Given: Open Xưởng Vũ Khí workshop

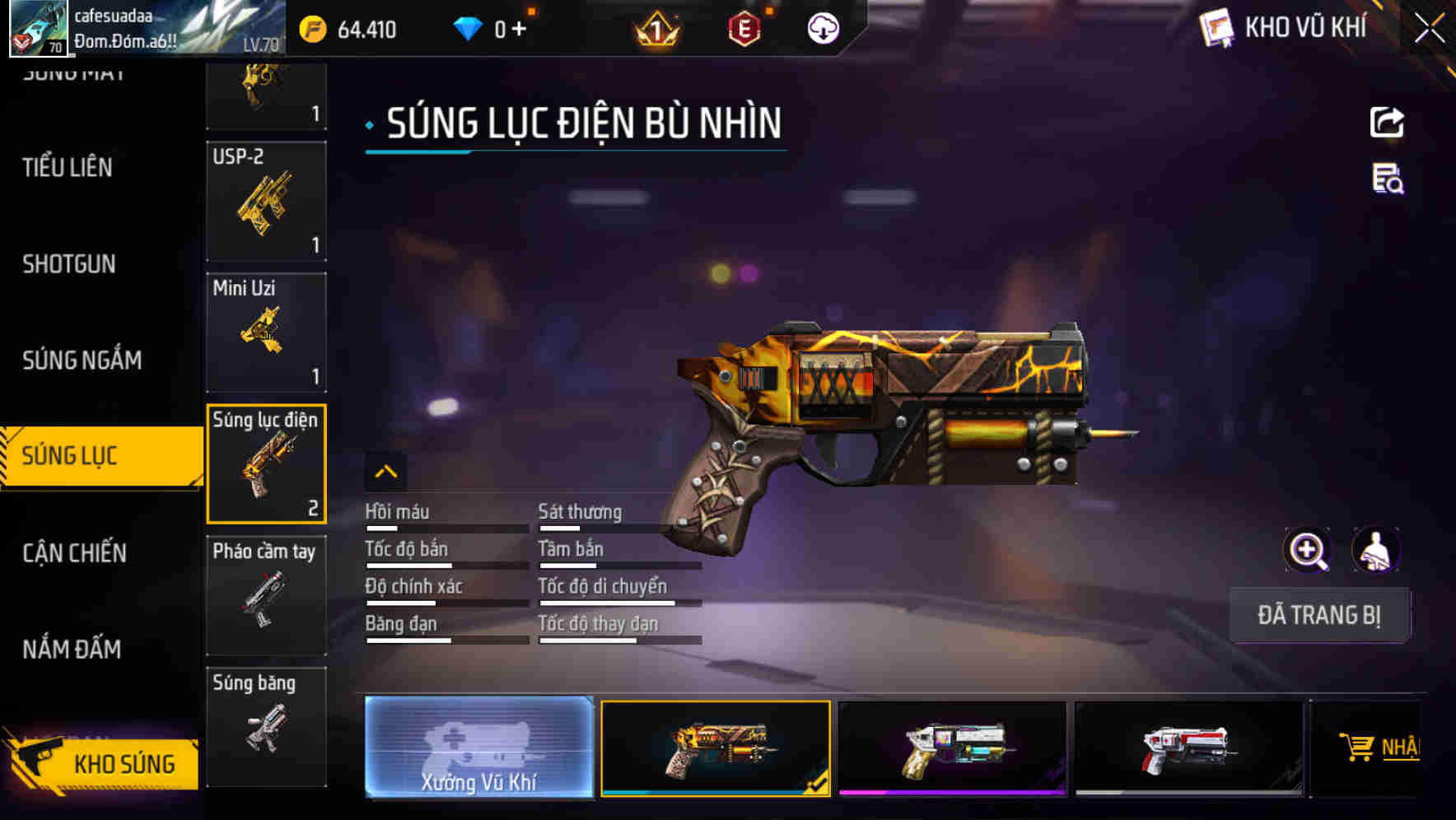Looking at the screenshot, I should 478,749.
